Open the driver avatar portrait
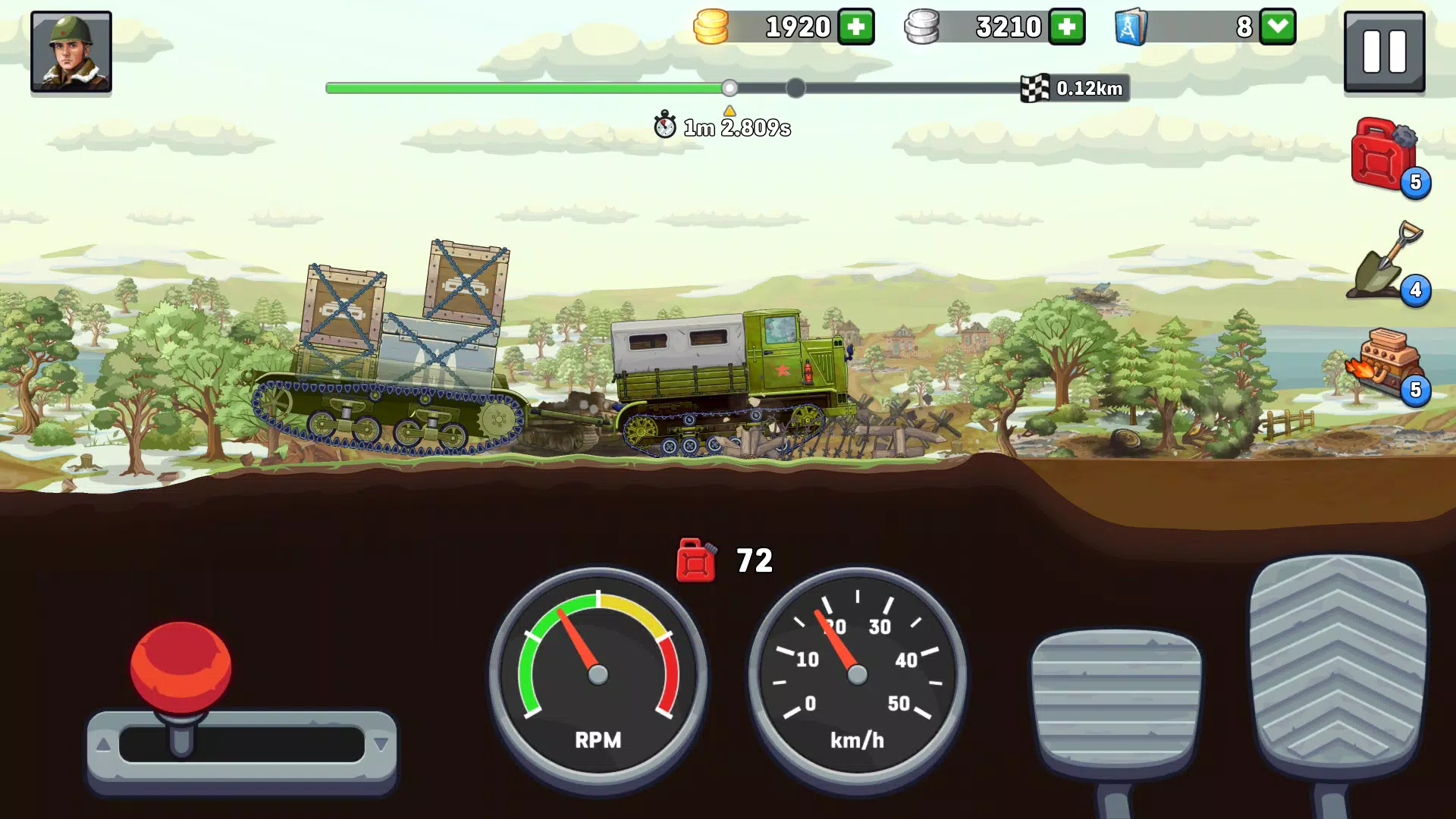 (71, 52)
